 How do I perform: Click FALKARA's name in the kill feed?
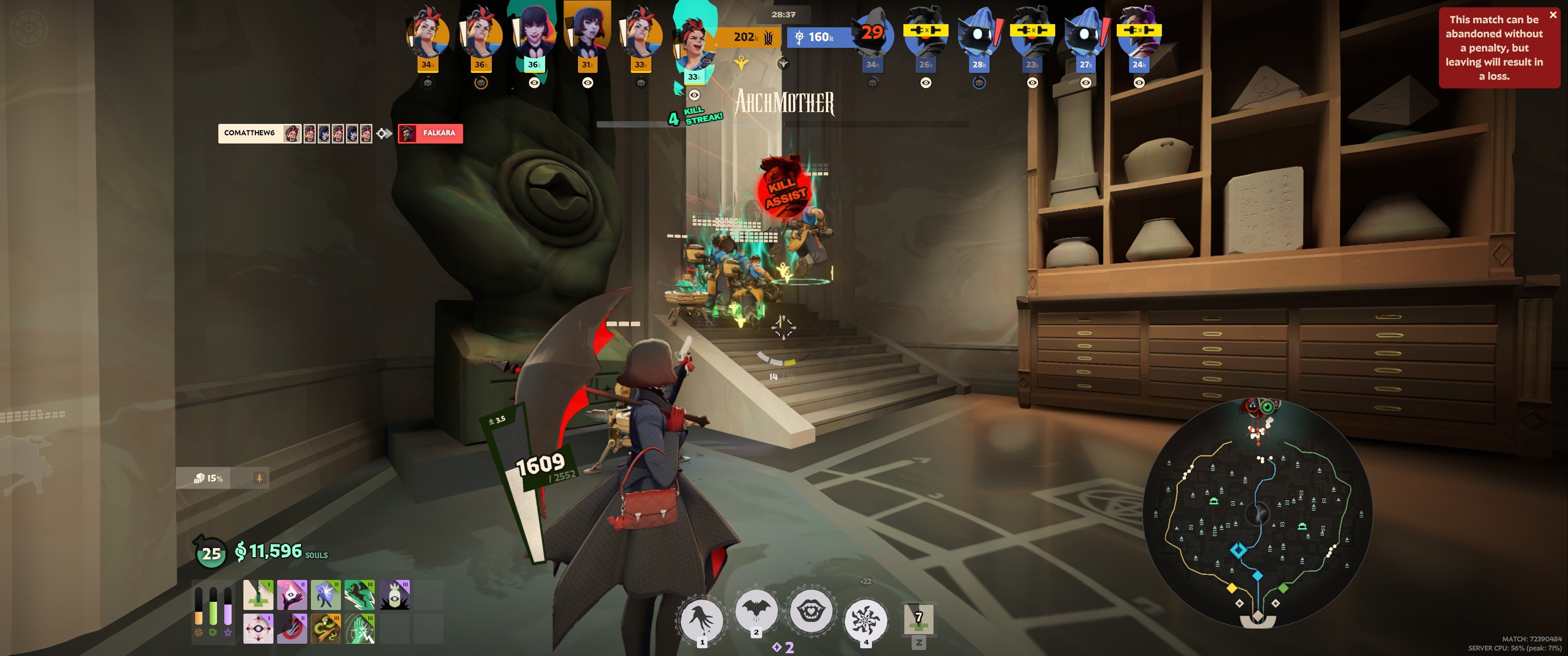click(434, 133)
